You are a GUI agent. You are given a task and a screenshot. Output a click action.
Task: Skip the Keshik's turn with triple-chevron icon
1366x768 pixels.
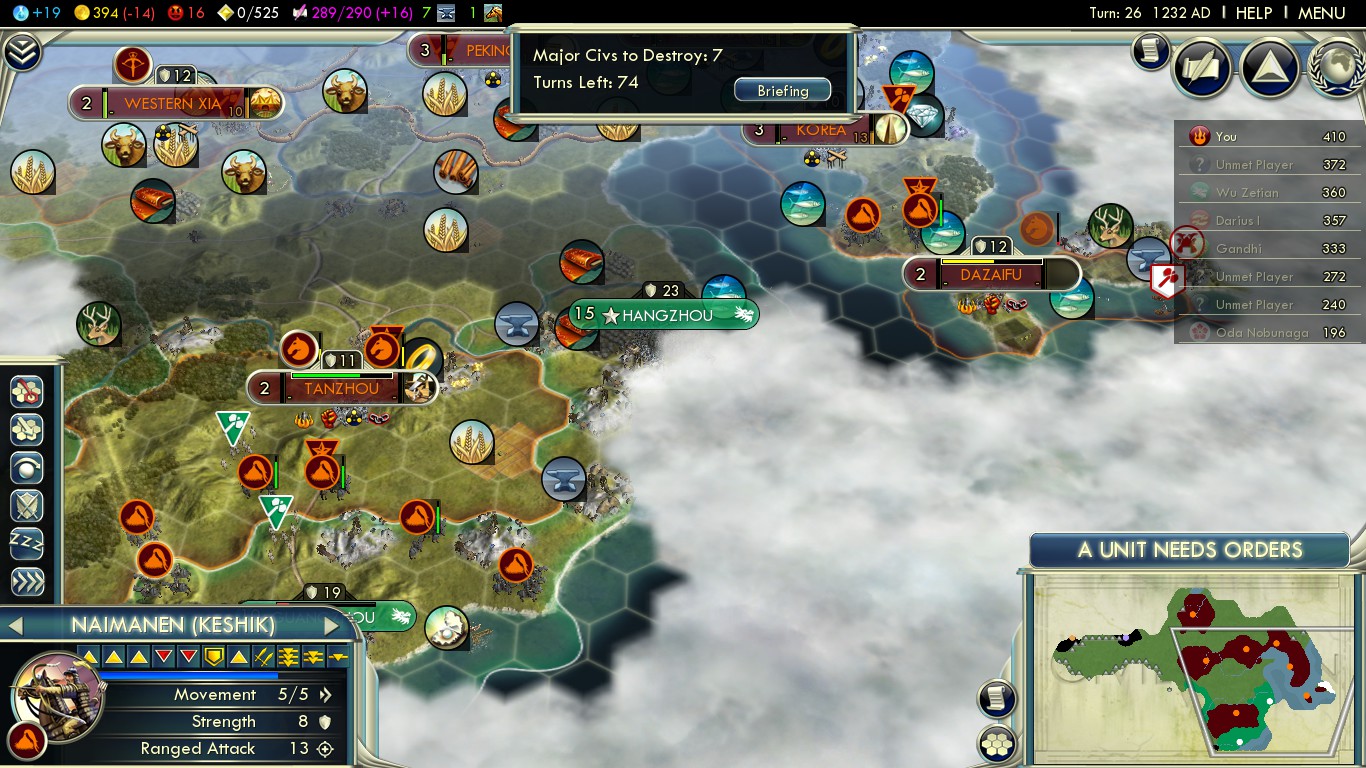point(25,582)
